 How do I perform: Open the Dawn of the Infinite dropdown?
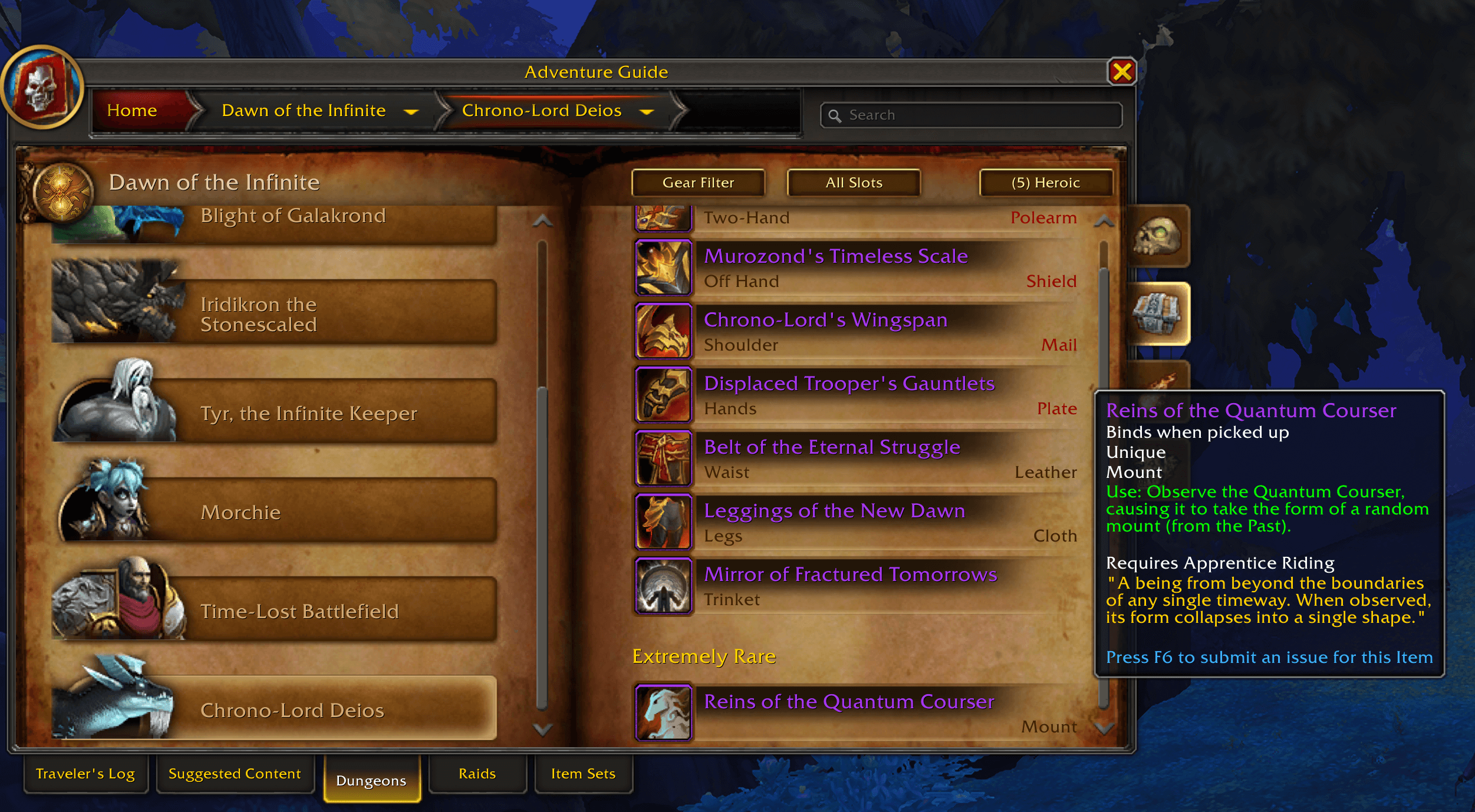coord(411,111)
